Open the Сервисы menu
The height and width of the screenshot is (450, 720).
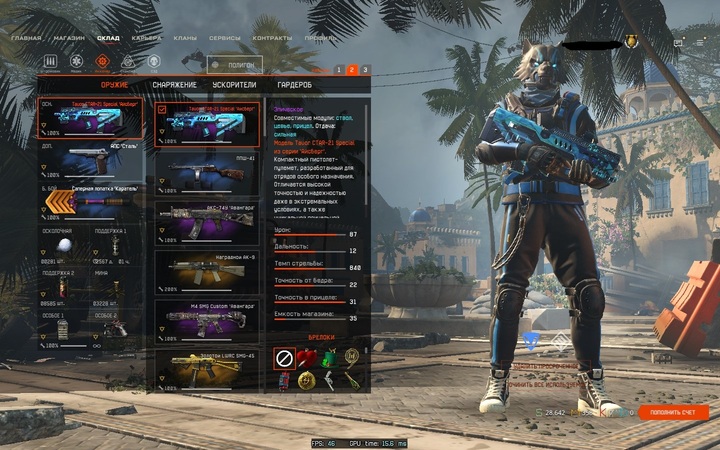tap(225, 37)
